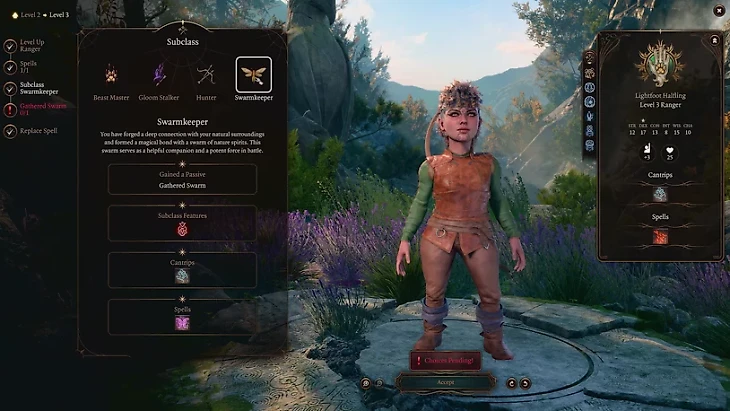The image size is (730, 411).
Task: Rotate character with the right arrow button
Action: pyautogui.click(x=526, y=382)
